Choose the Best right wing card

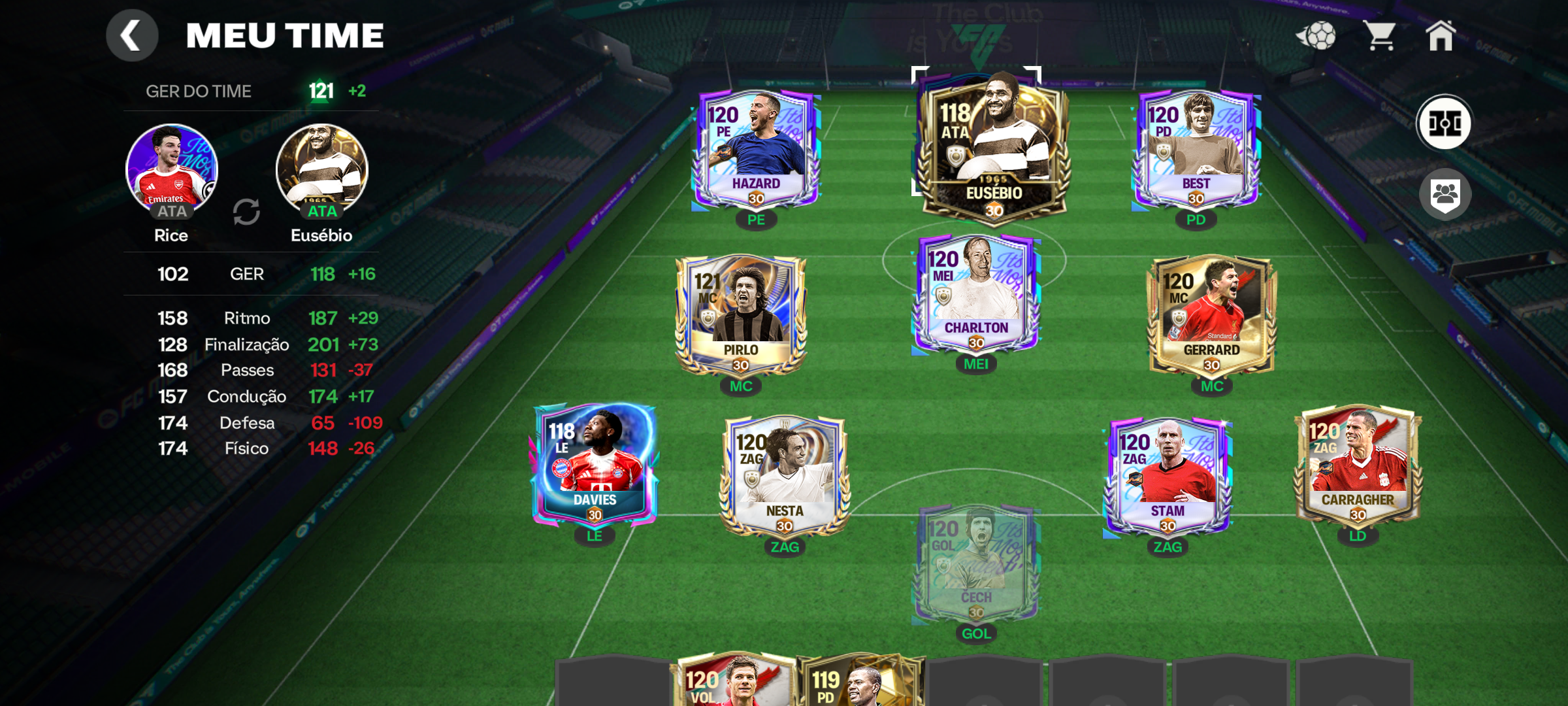pyautogui.click(x=1196, y=150)
